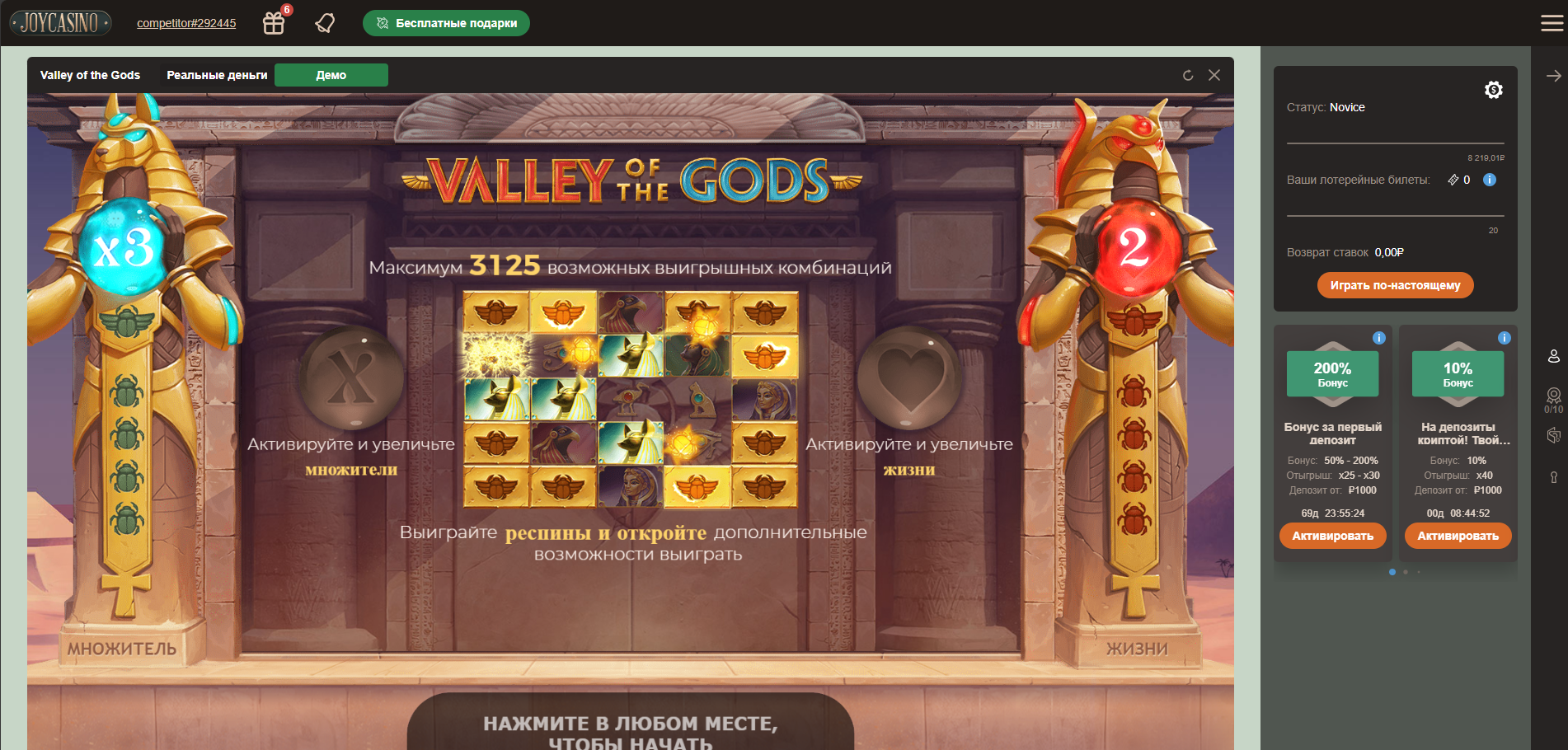Screen dimensions: 1568x750
Task: Open the keyhole icon in sidebar
Action: pyautogui.click(x=1554, y=476)
